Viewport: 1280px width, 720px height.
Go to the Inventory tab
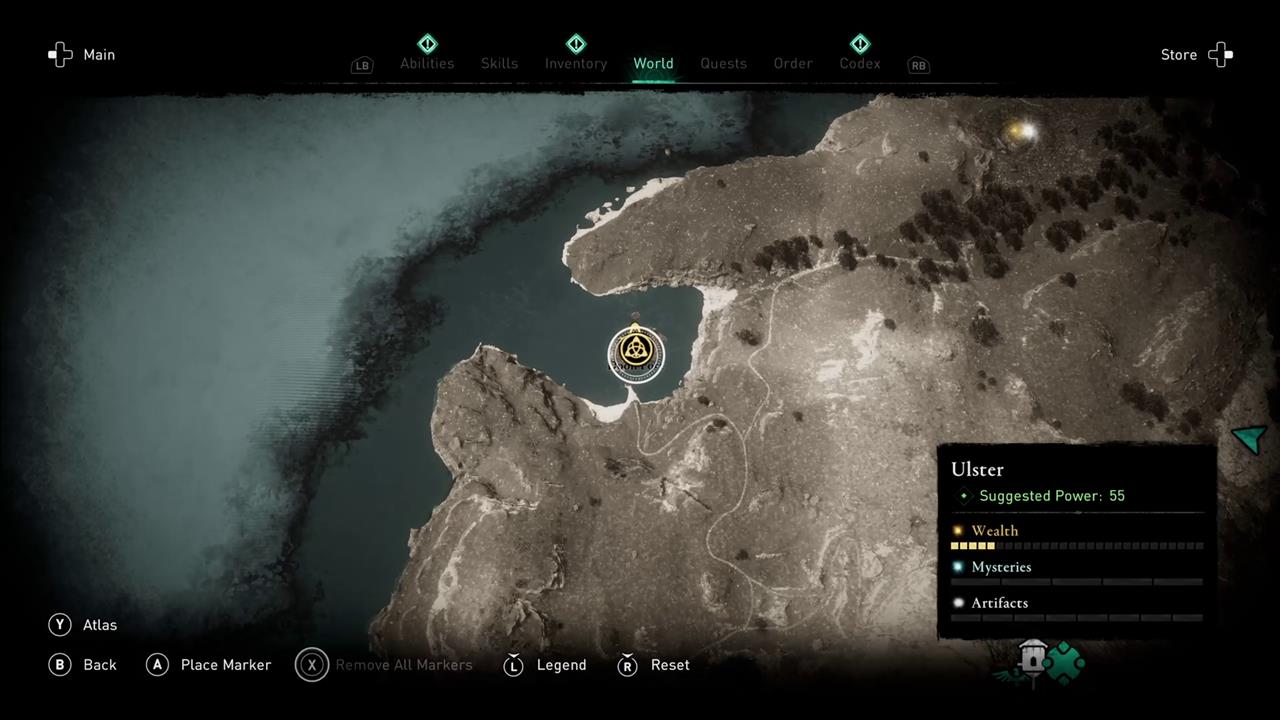point(576,63)
